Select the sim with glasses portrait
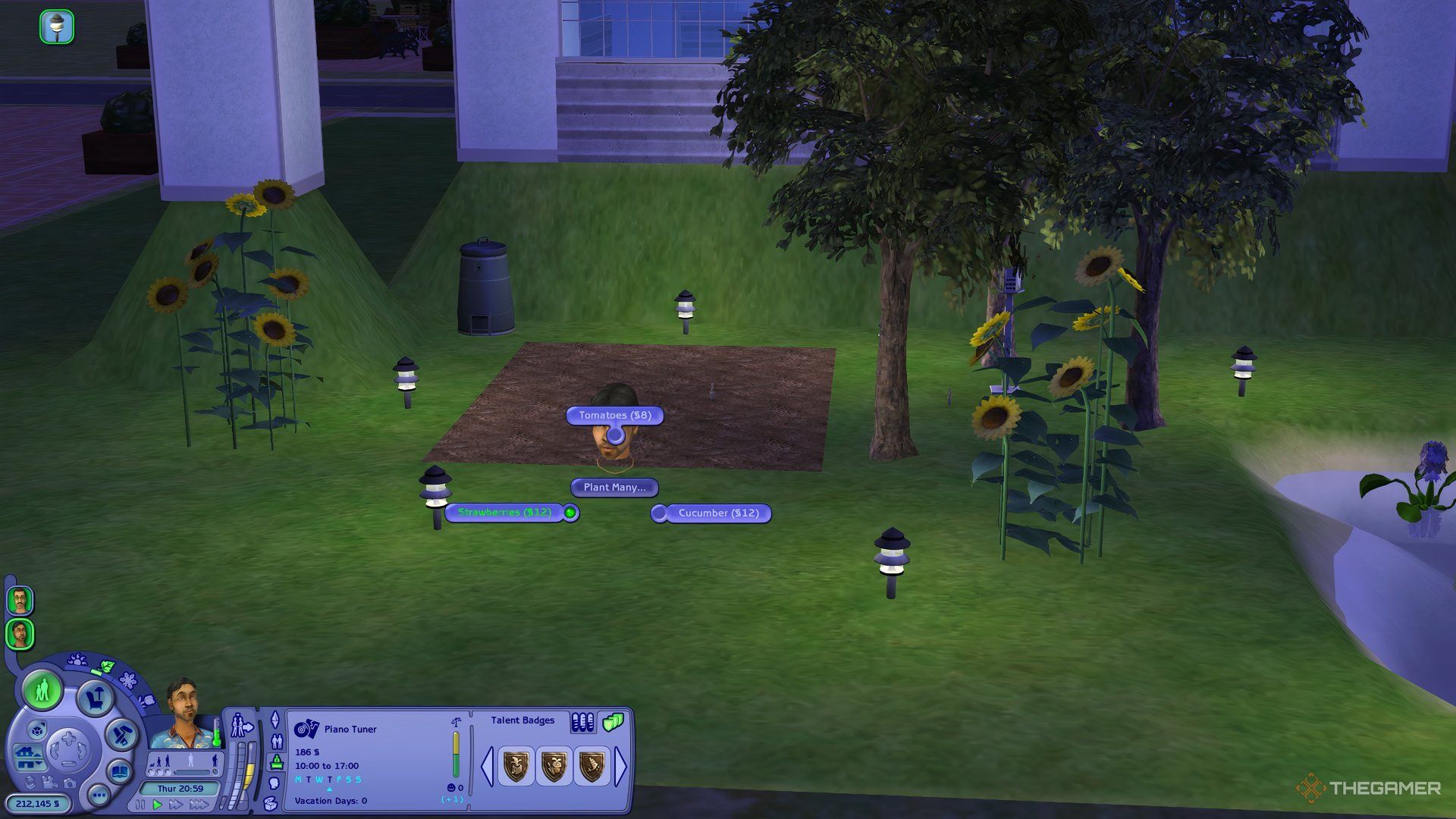Viewport: 1456px width, 819px height. click(x=20, y=601)
